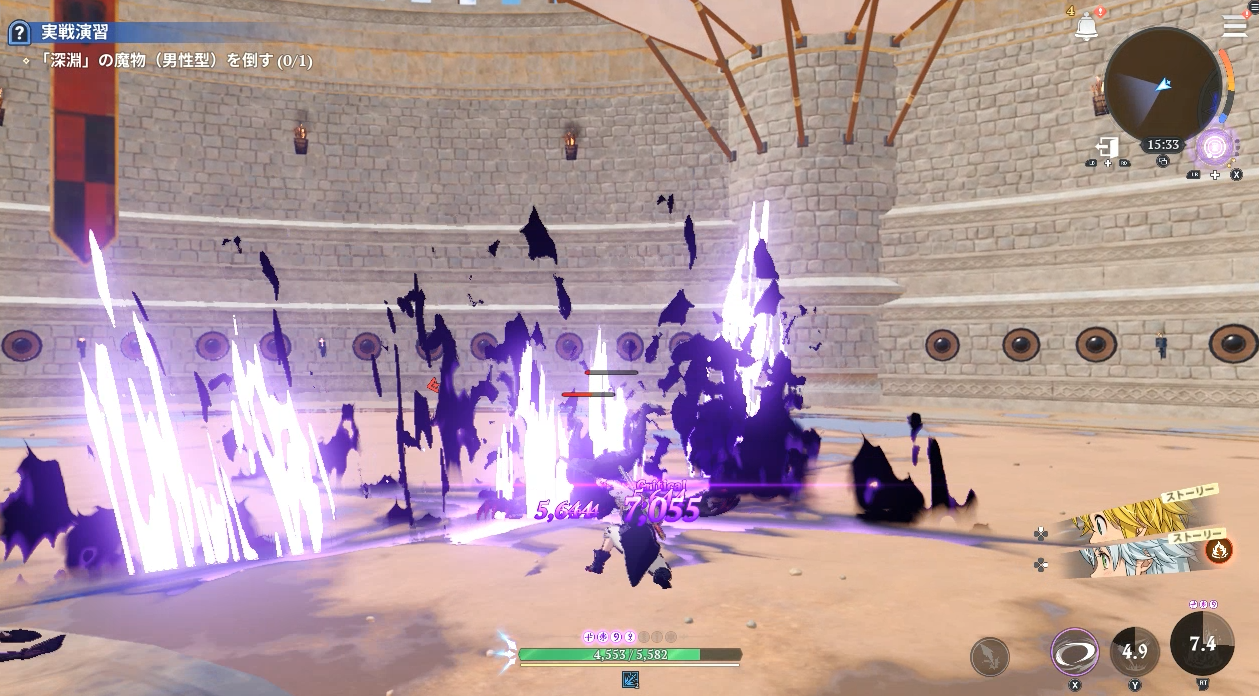The width and height of the screenshot is (1259, 696).
Task: Activate the purple swirl orb skill by minimap
Action: [1215, 148]
